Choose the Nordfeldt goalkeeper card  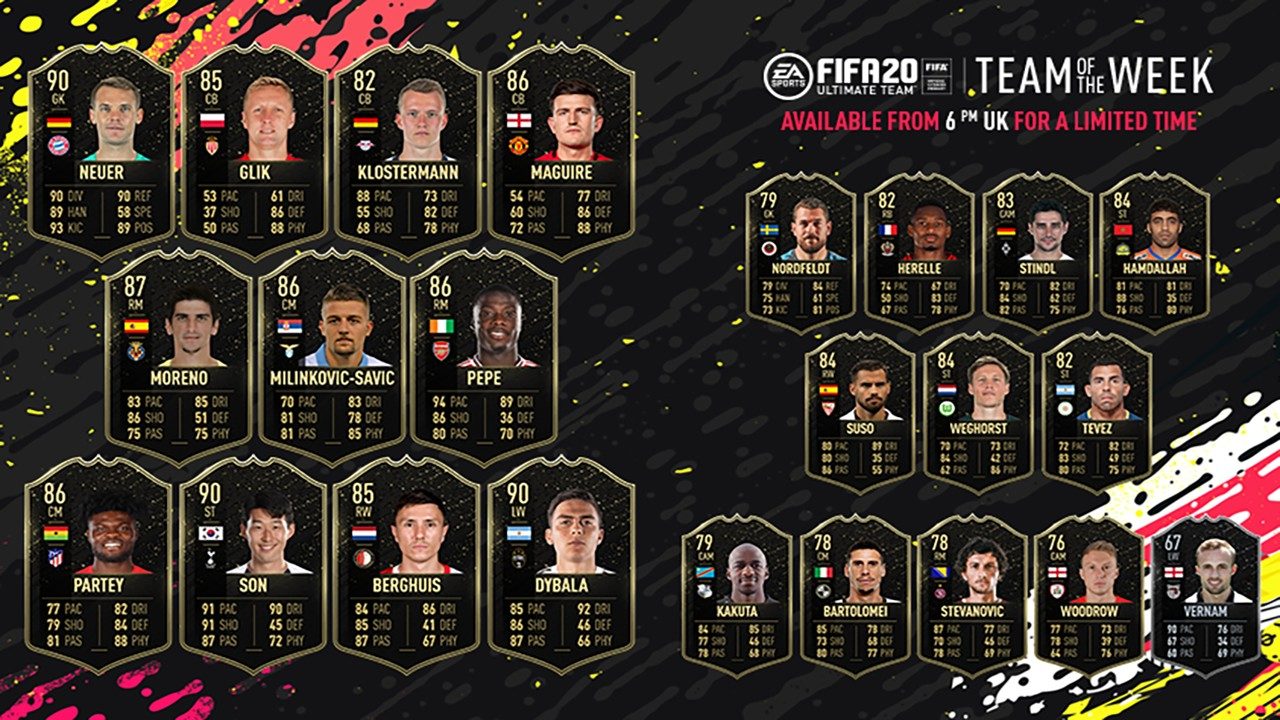click(x=800, y=252)
